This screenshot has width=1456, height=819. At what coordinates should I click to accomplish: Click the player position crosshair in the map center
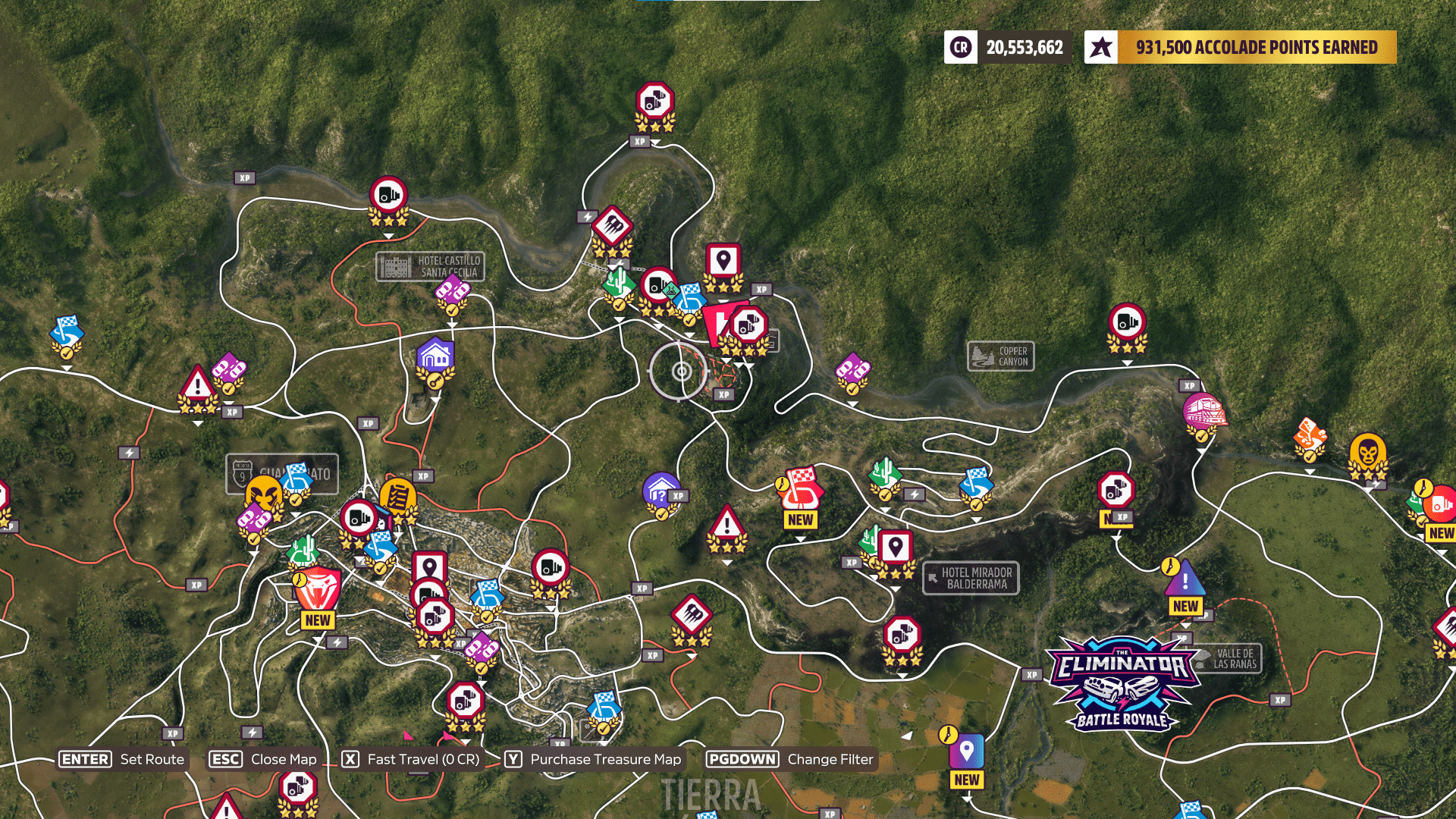(x=682, y=372)
